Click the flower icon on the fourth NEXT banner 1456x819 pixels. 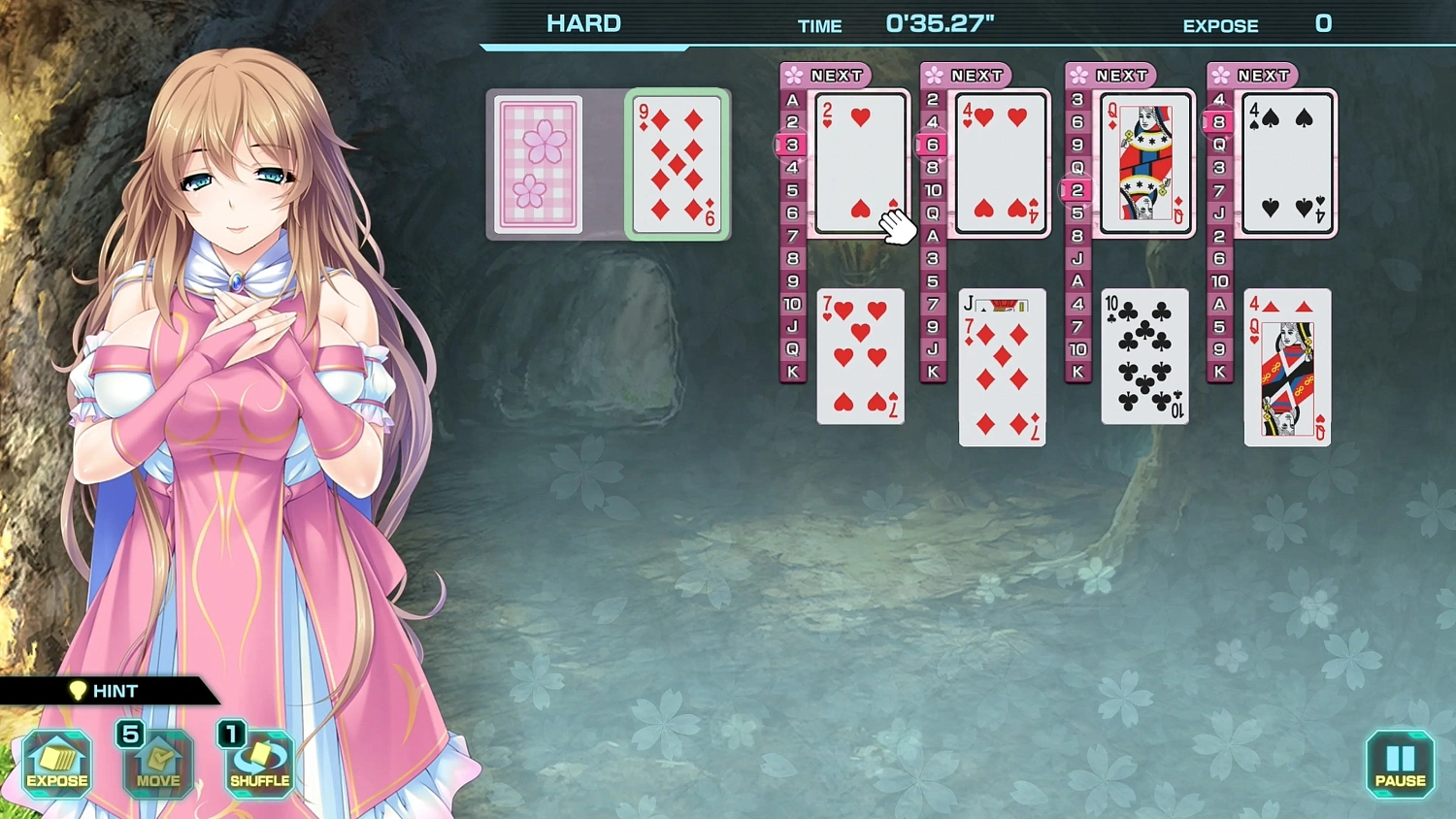tap(1220, 75)
